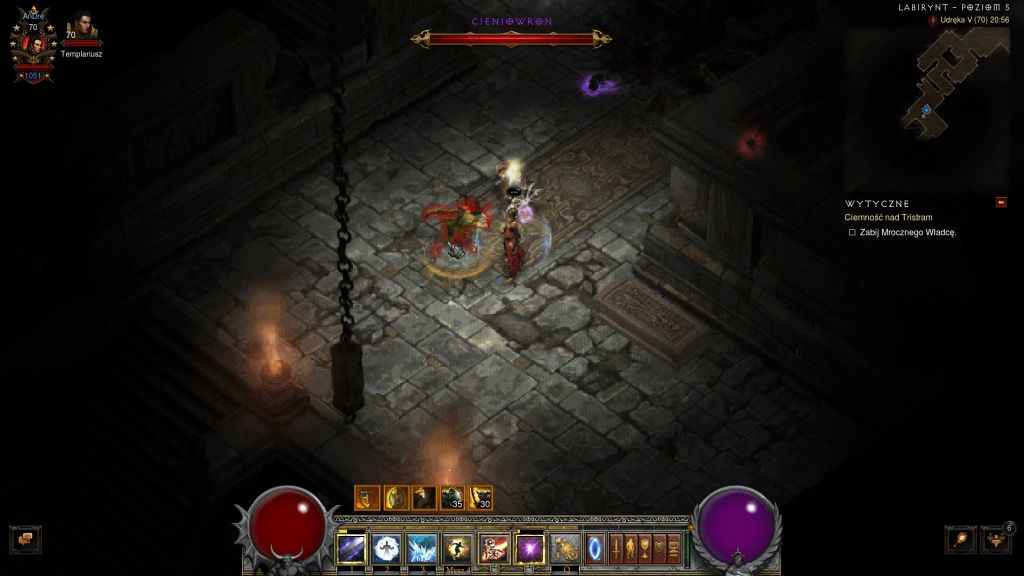Select the Templariusz follower portrait

point(82,28)
